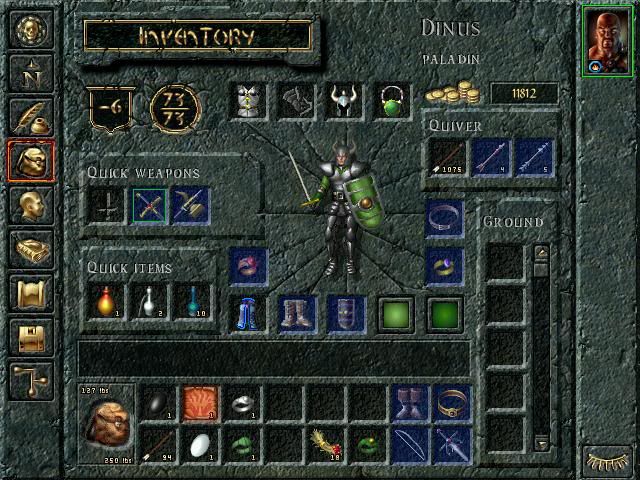Select the gold ring with purple gem
Viewport: 640px width, 480px height.
443,266
